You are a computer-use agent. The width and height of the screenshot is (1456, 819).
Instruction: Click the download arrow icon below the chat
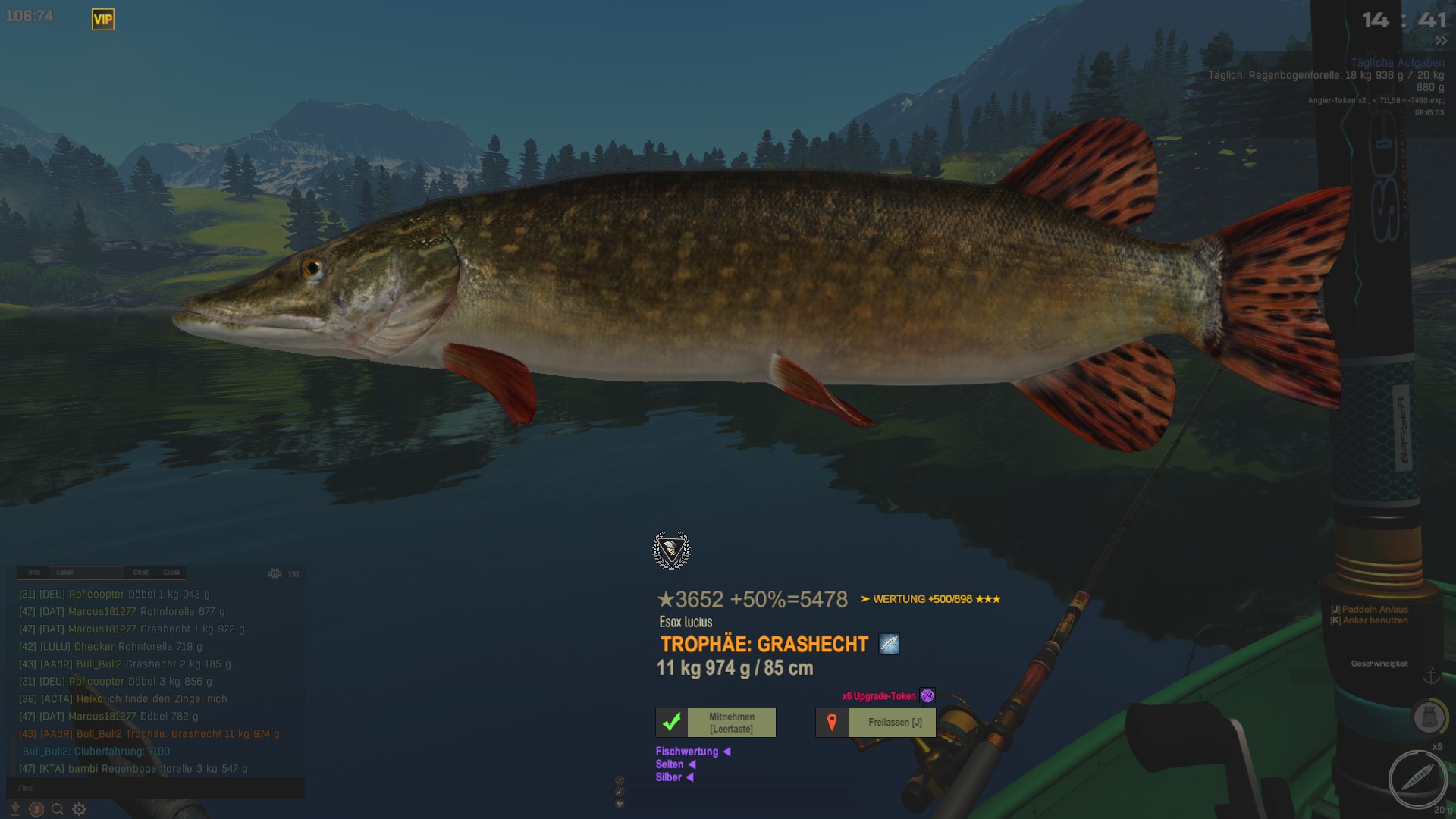(15, 809)
